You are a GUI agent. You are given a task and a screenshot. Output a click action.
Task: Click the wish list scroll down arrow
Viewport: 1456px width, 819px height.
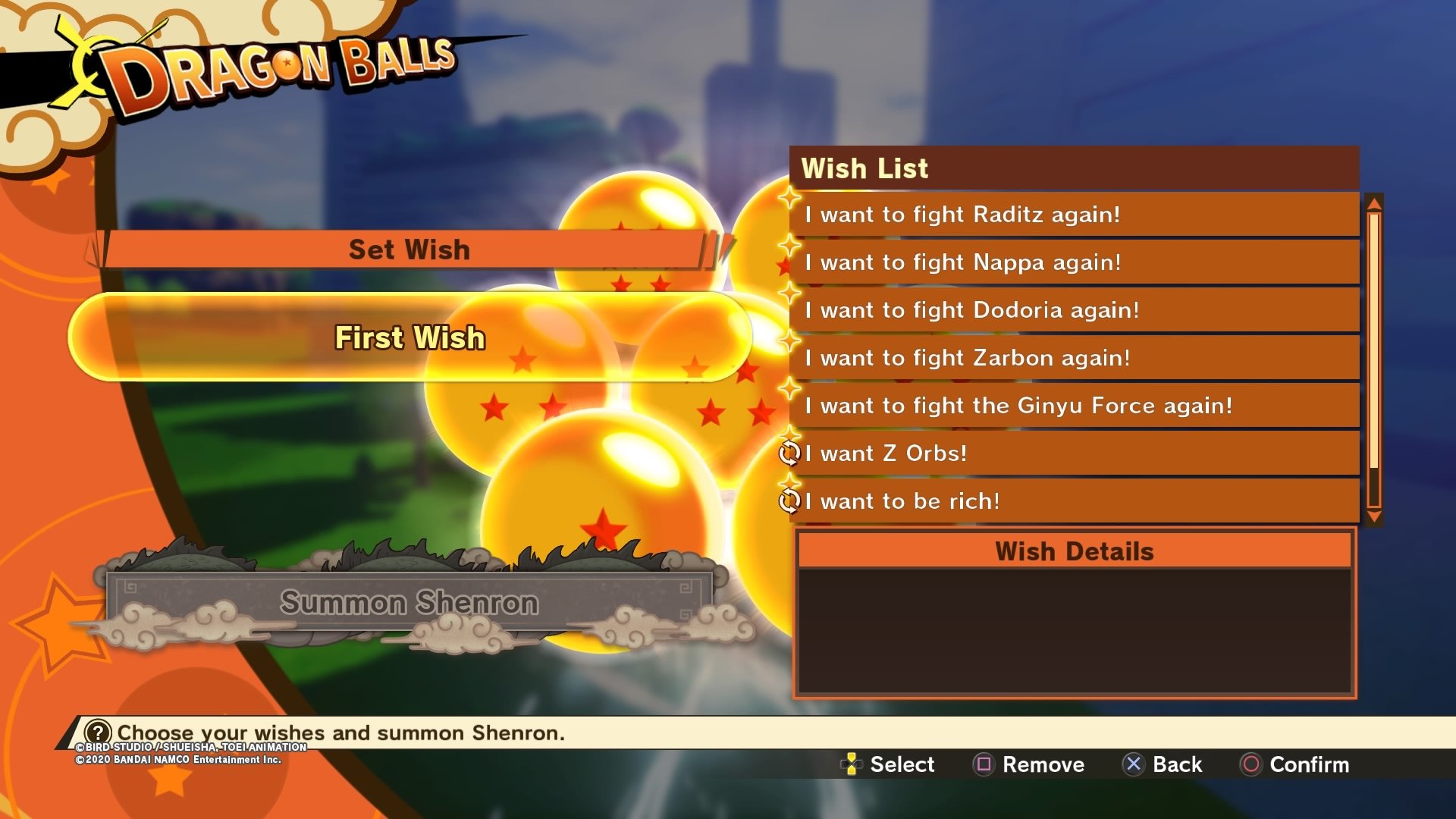(1374, 517)
